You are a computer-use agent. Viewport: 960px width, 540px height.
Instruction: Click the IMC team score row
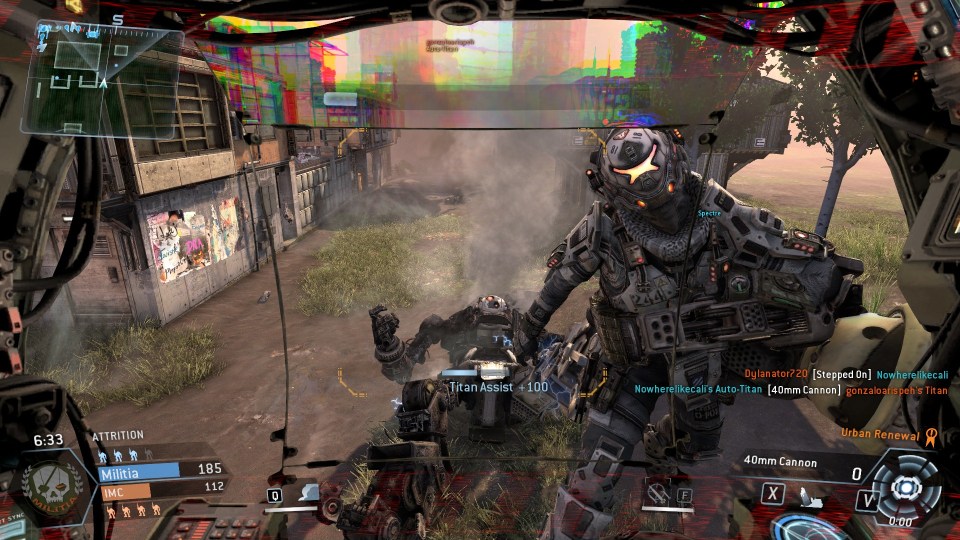pyautogui.click(x=160, y=489)
